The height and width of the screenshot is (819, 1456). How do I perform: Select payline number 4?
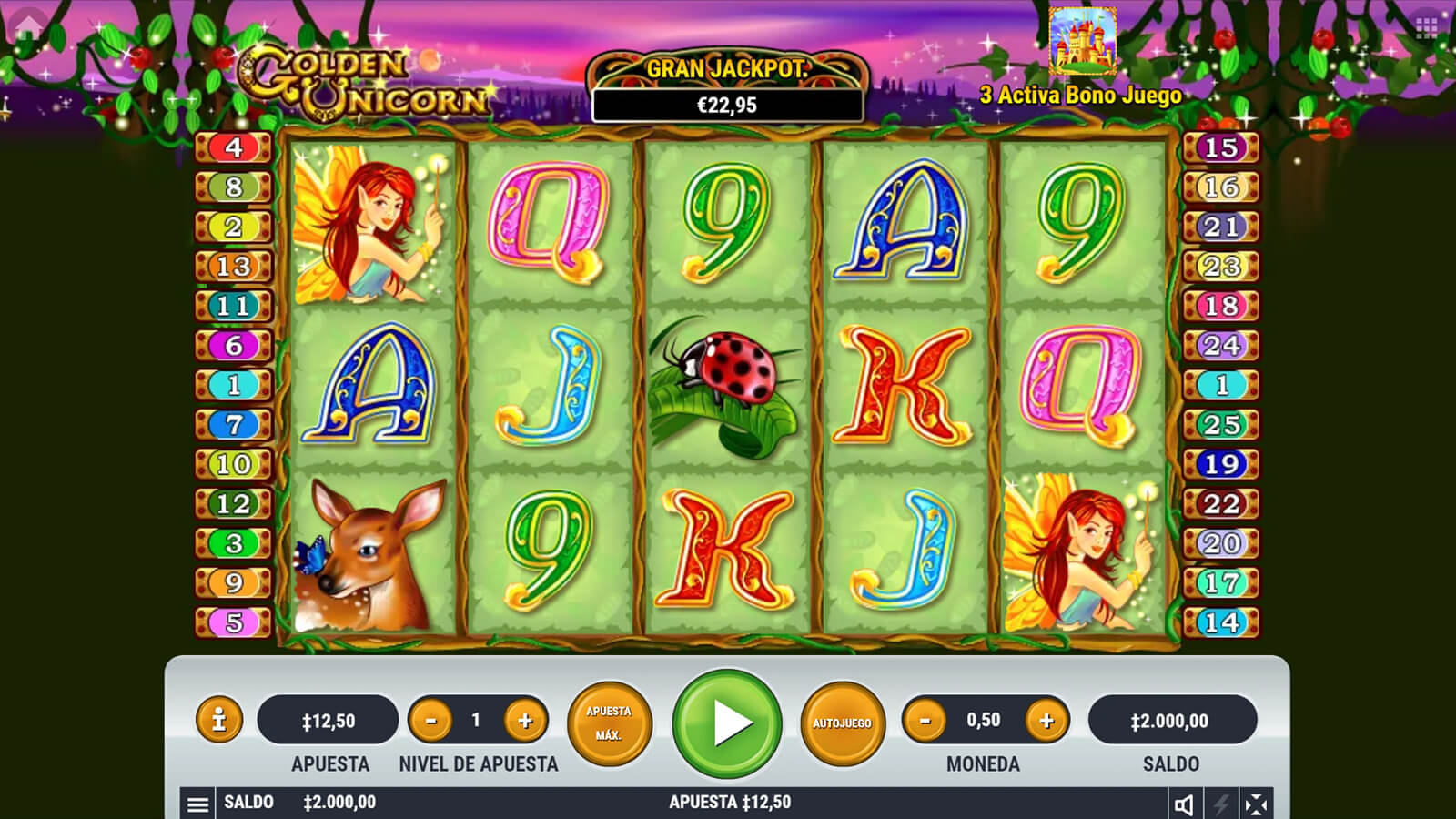pyautogui.click(x=234, y=147)
